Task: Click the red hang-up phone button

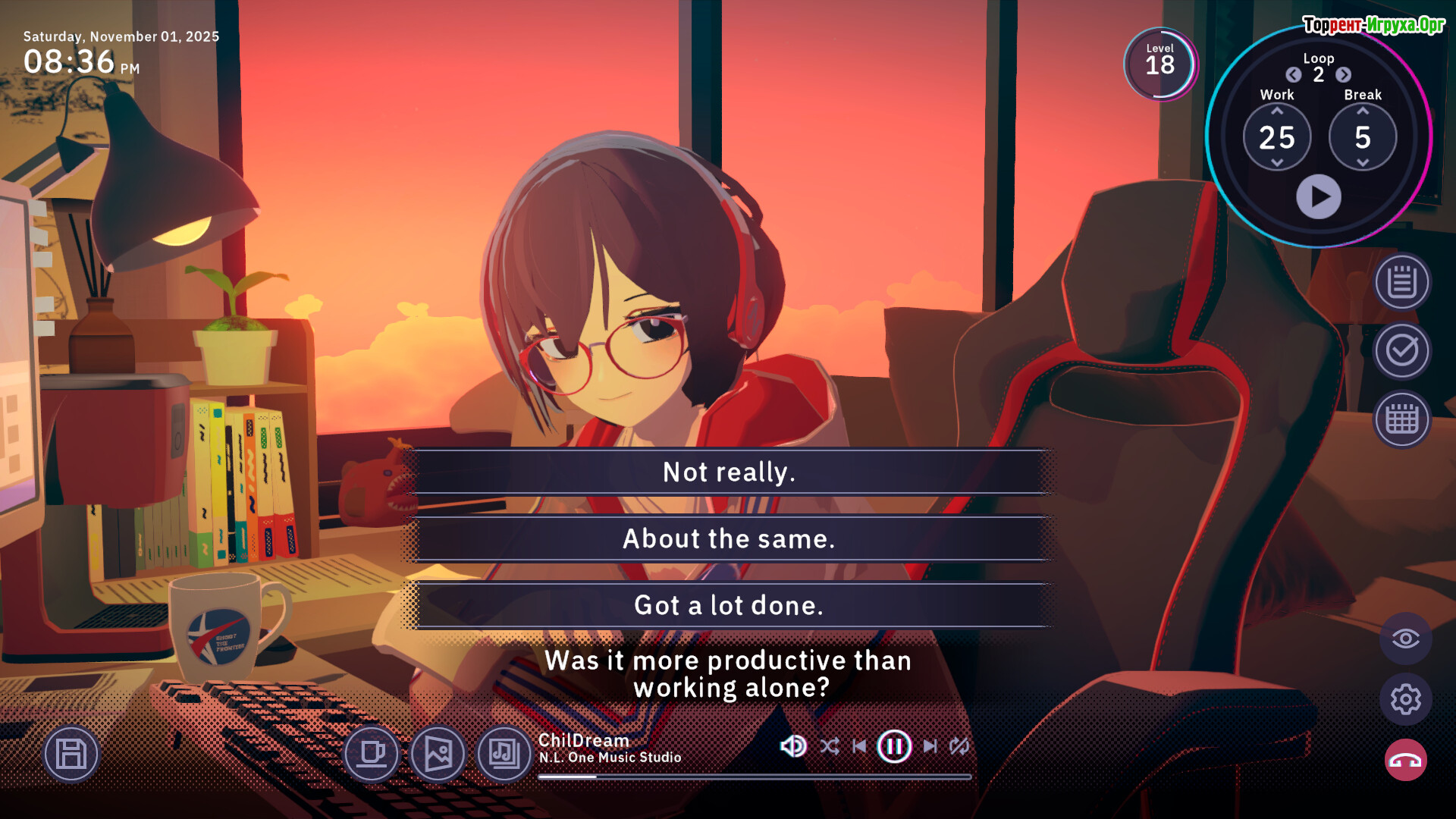Action: pos(1405,761)
